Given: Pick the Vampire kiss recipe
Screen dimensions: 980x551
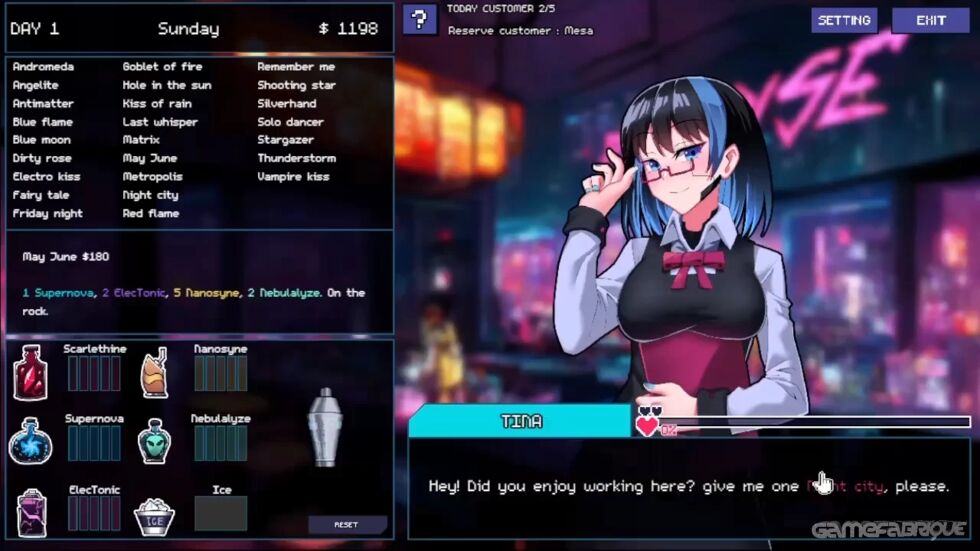Looking at the screenshot, I should [x=293, y=177].
